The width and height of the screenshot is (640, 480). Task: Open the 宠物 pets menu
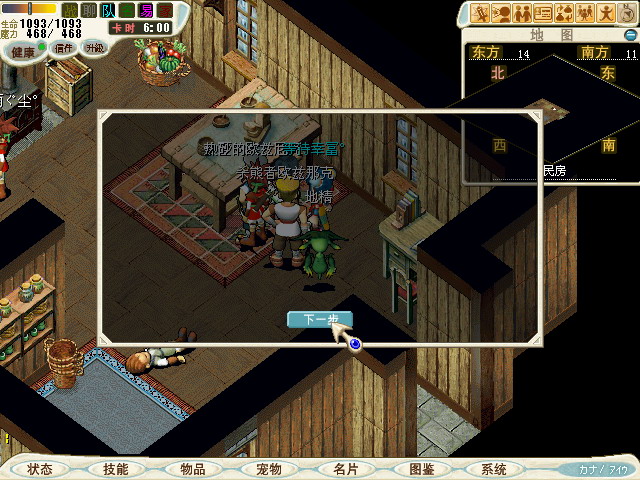pyautogui.click(x=269, y=469)
